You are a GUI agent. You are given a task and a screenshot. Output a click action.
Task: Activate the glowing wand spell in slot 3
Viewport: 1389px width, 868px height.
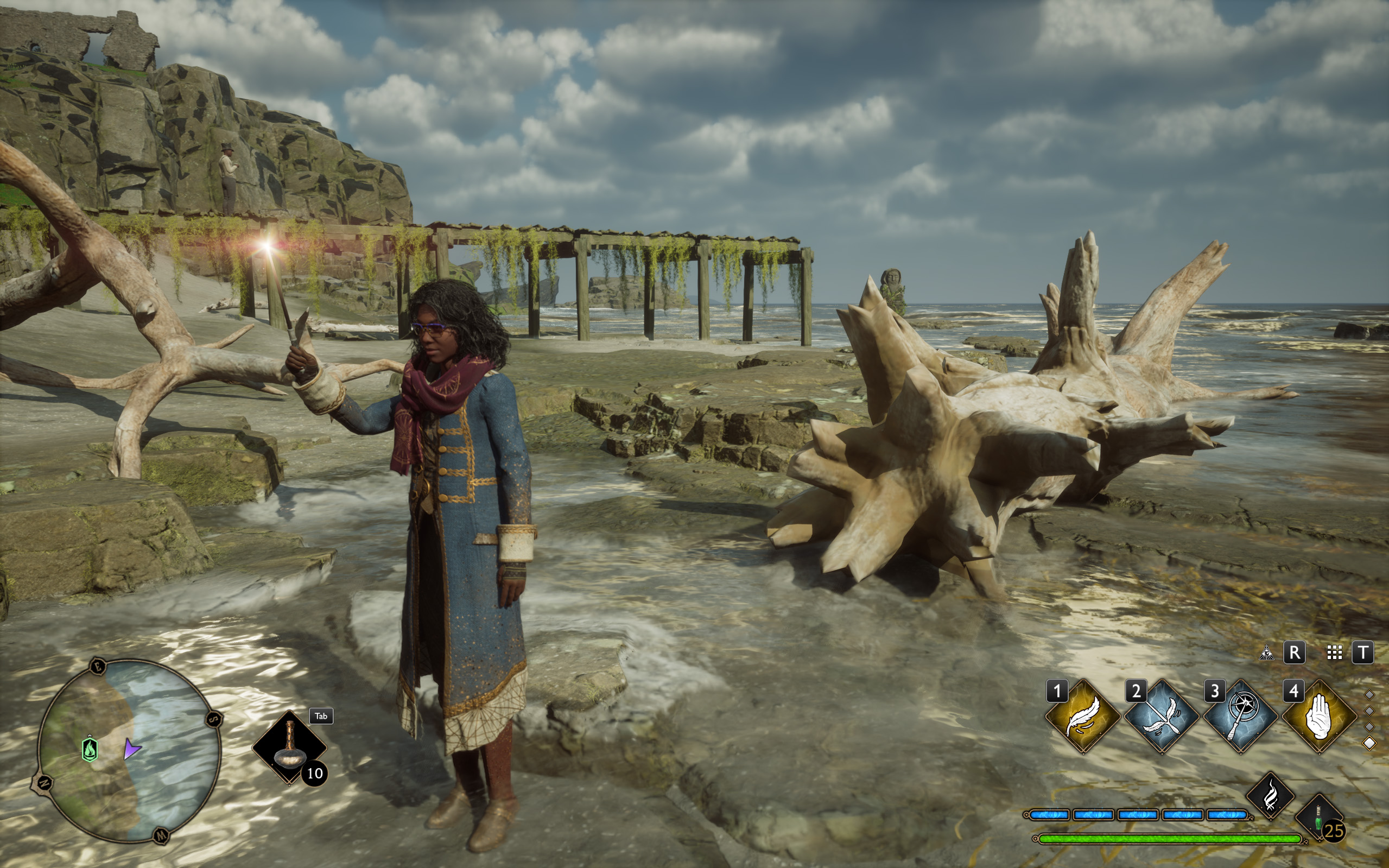coord(1240,716)
